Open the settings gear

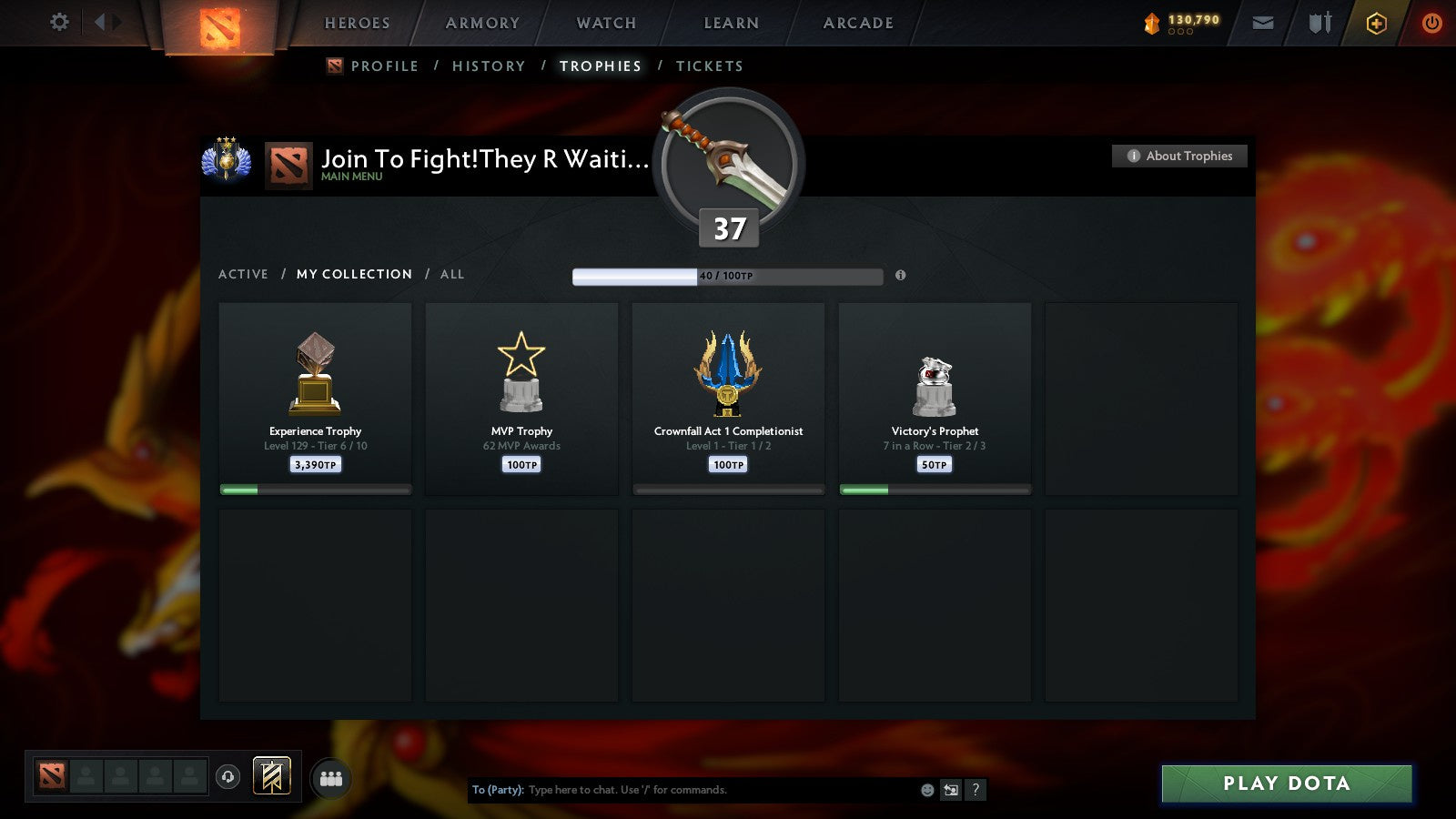[59, 22]
